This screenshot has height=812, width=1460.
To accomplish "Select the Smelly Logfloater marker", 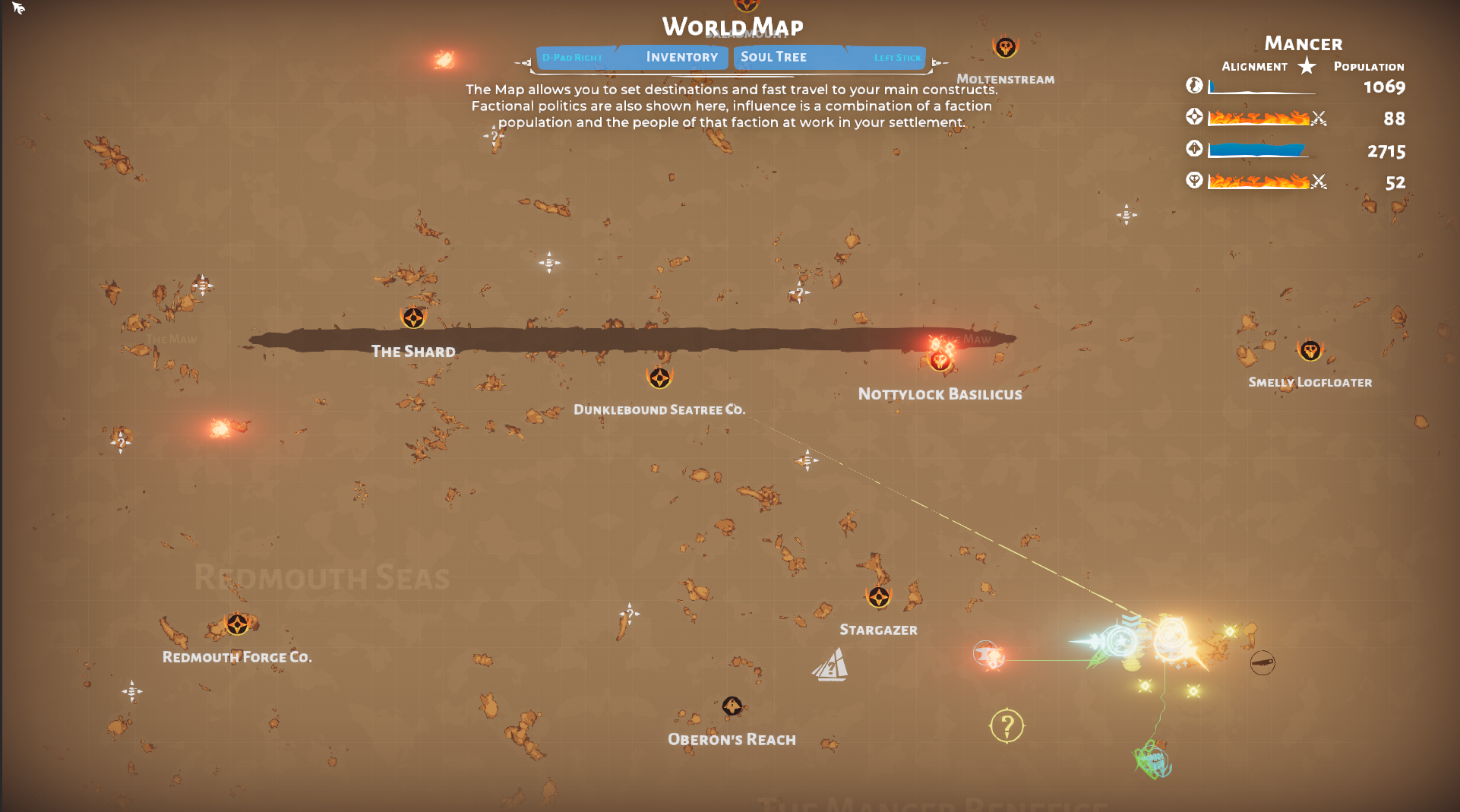I will (1309, 350).
